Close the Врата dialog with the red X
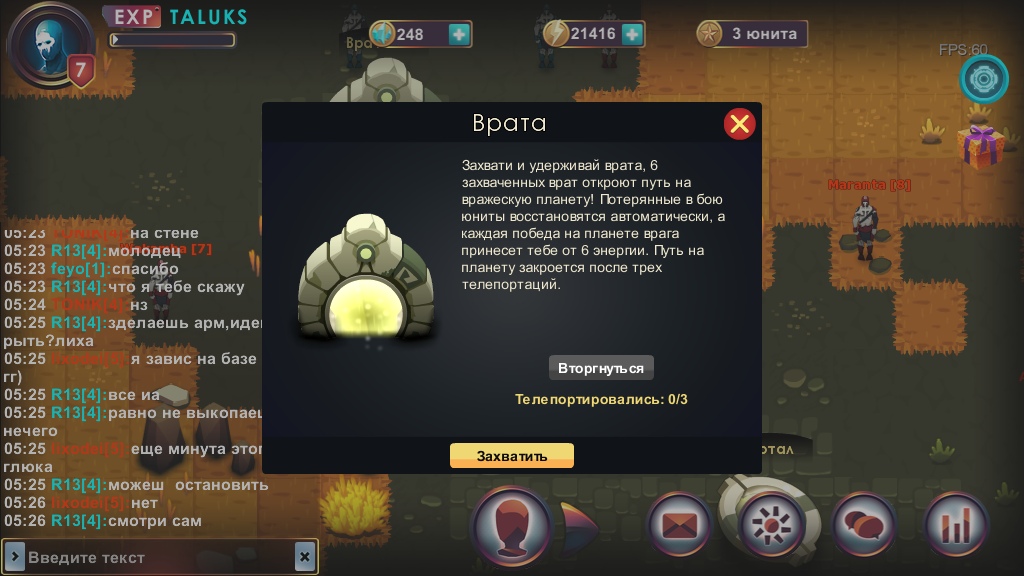This screenshot has width=1024, height=576. [x=739, y=124]
